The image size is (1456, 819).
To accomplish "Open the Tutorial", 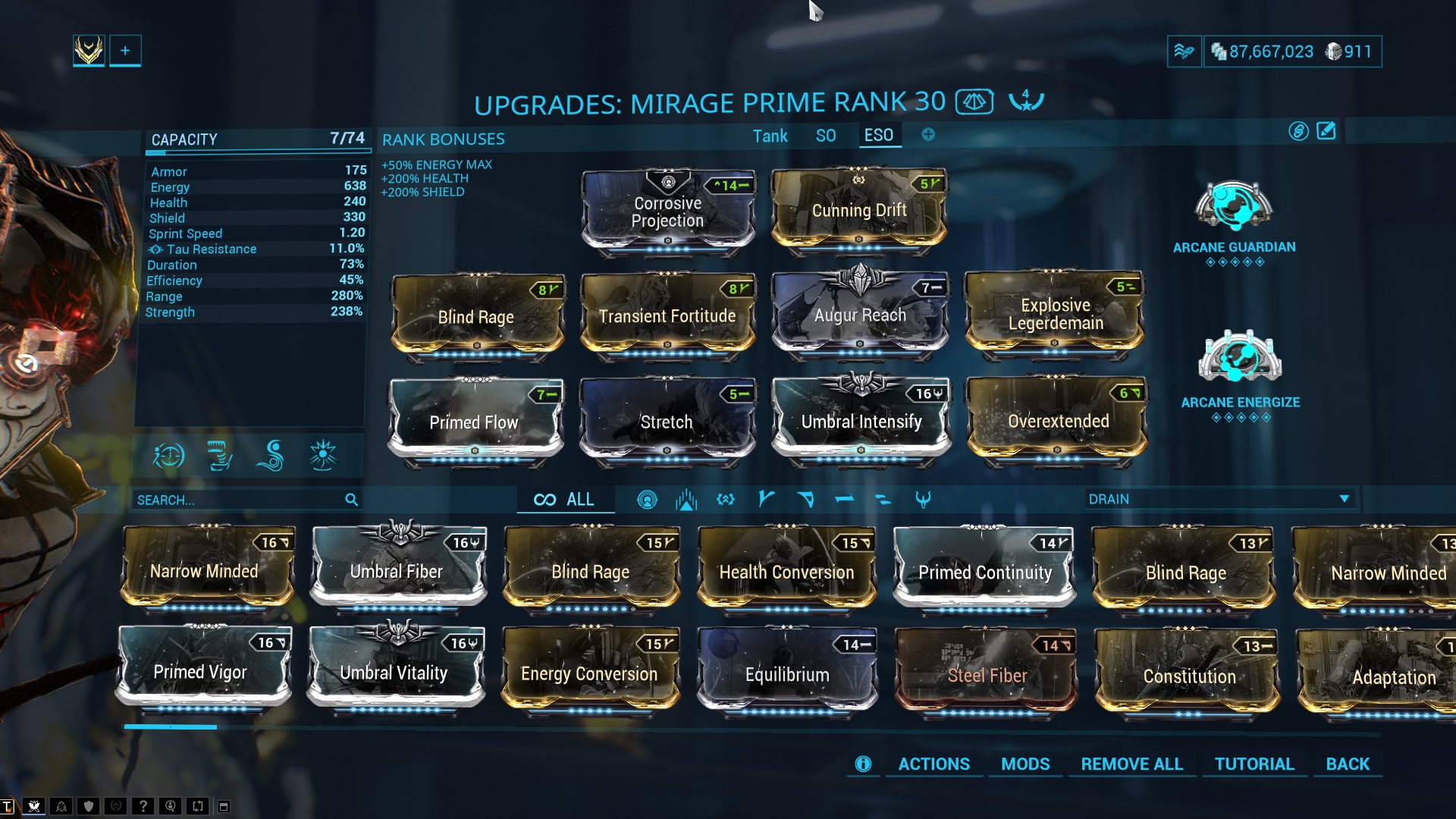I will pyautogui.click(x=1254, y=764).
